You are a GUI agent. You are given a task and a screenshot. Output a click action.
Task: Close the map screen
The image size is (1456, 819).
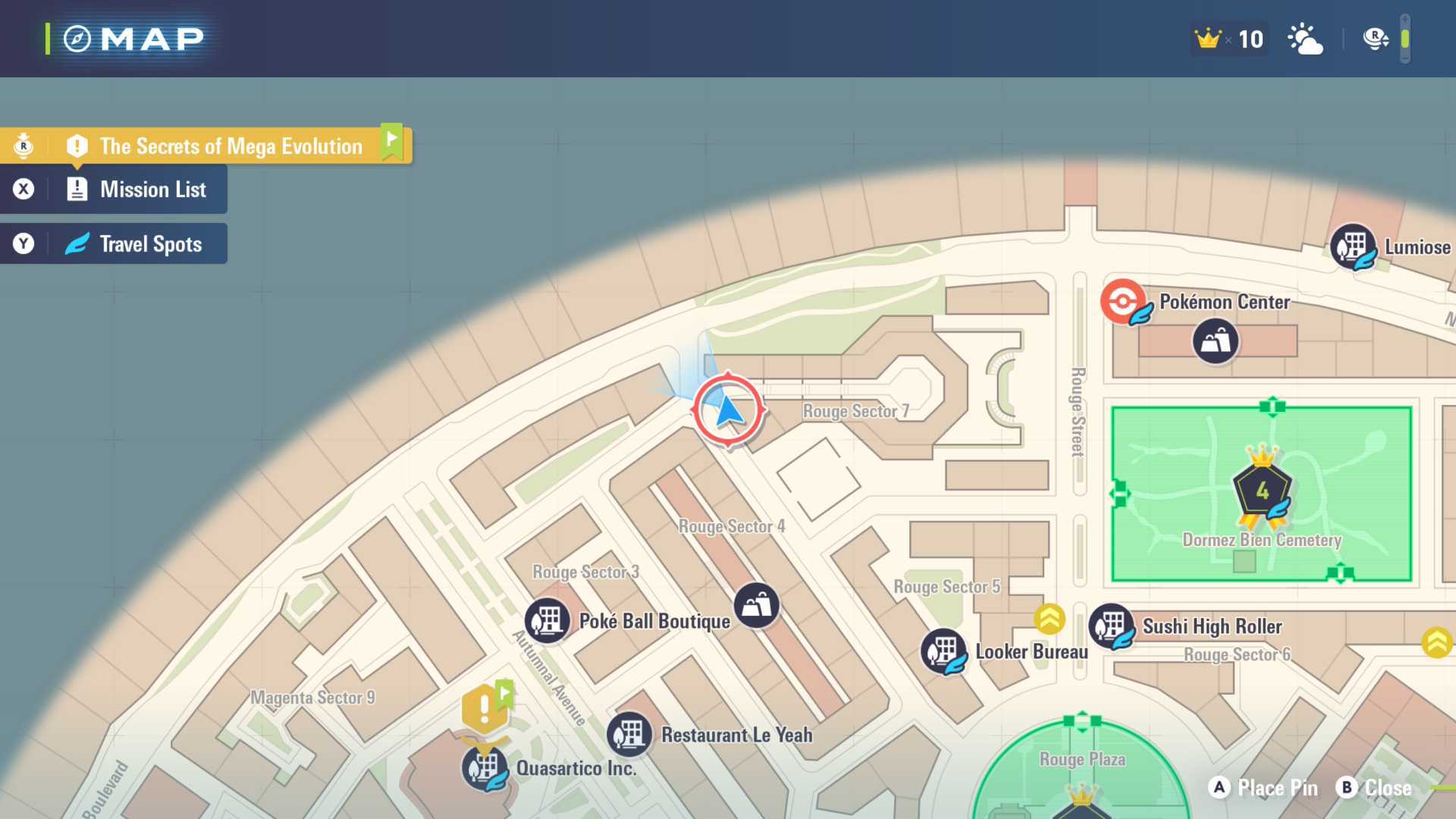pos(1375,788)
